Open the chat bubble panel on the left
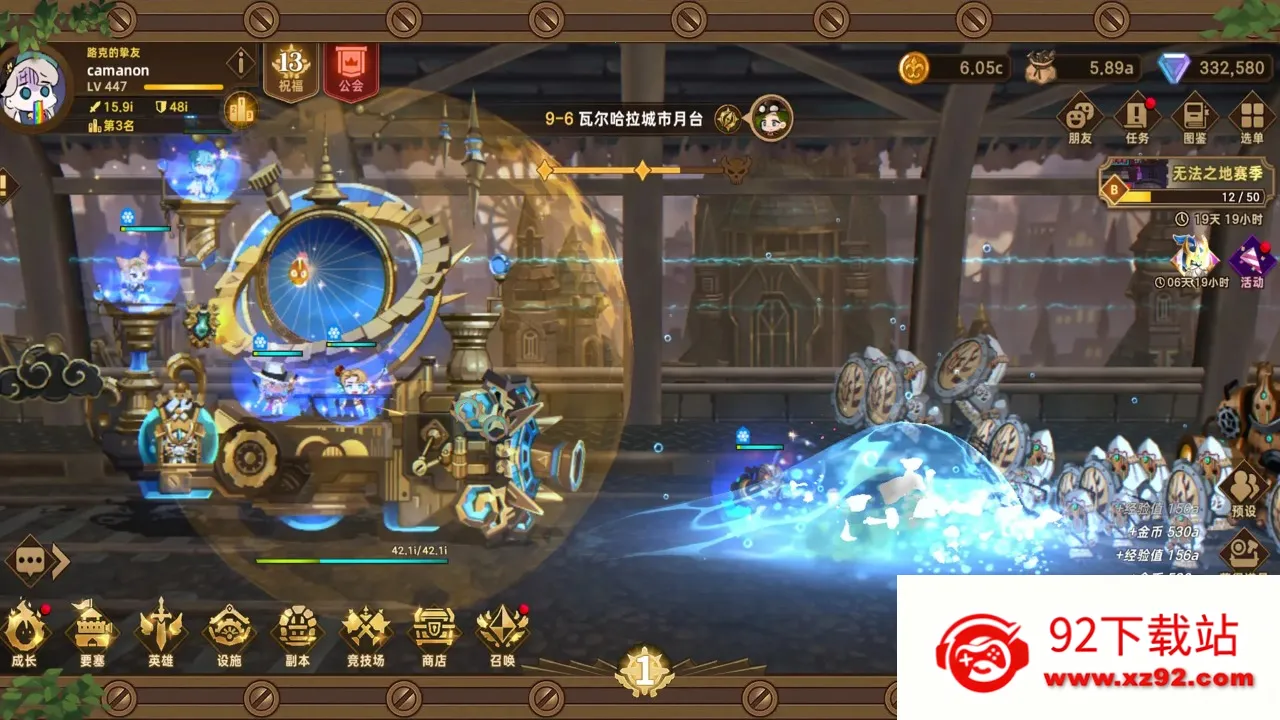The width and height of the screenshot is (1280, 720). (x=30, y=560)
